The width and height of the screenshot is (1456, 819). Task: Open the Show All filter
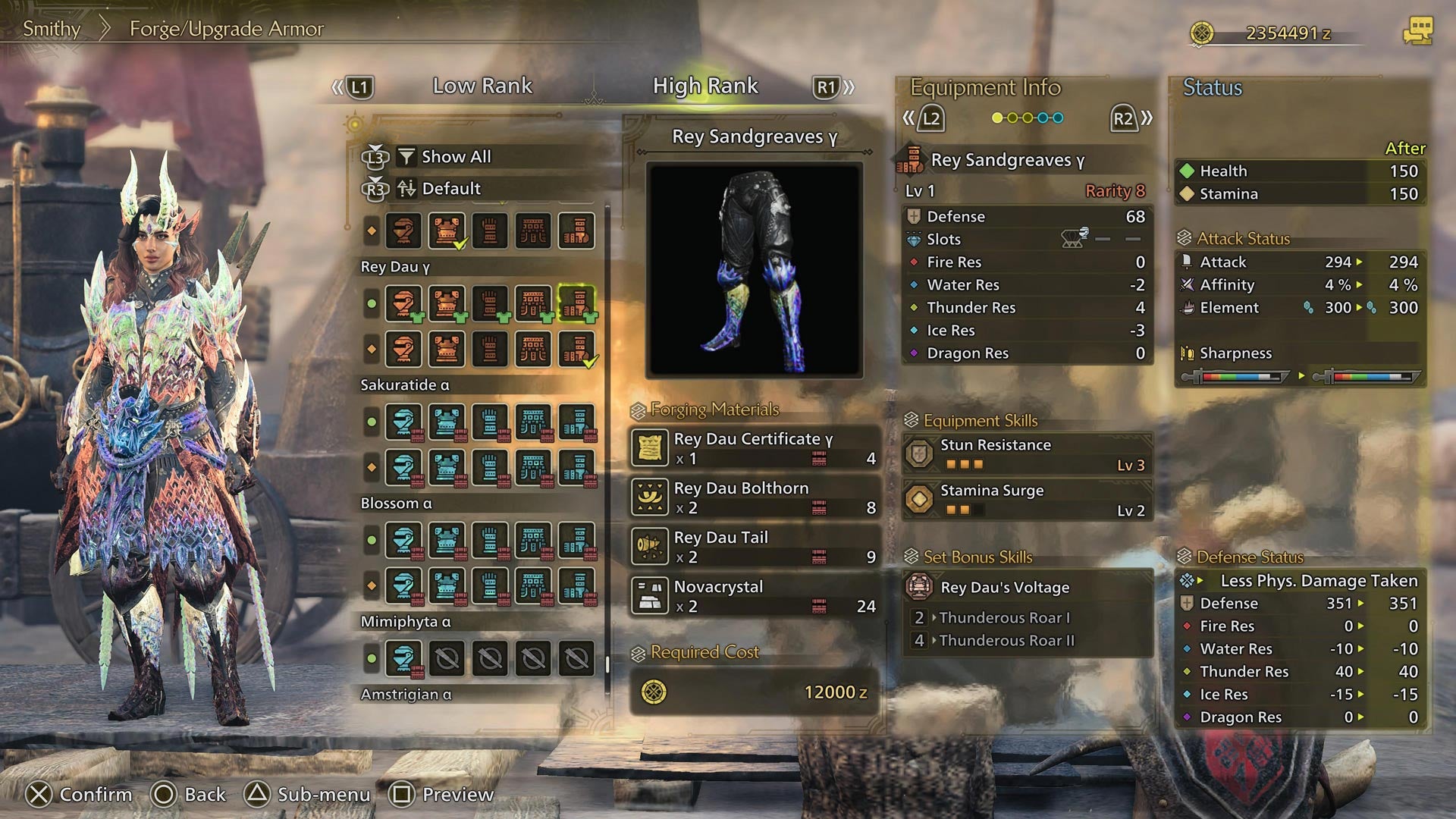456,157
